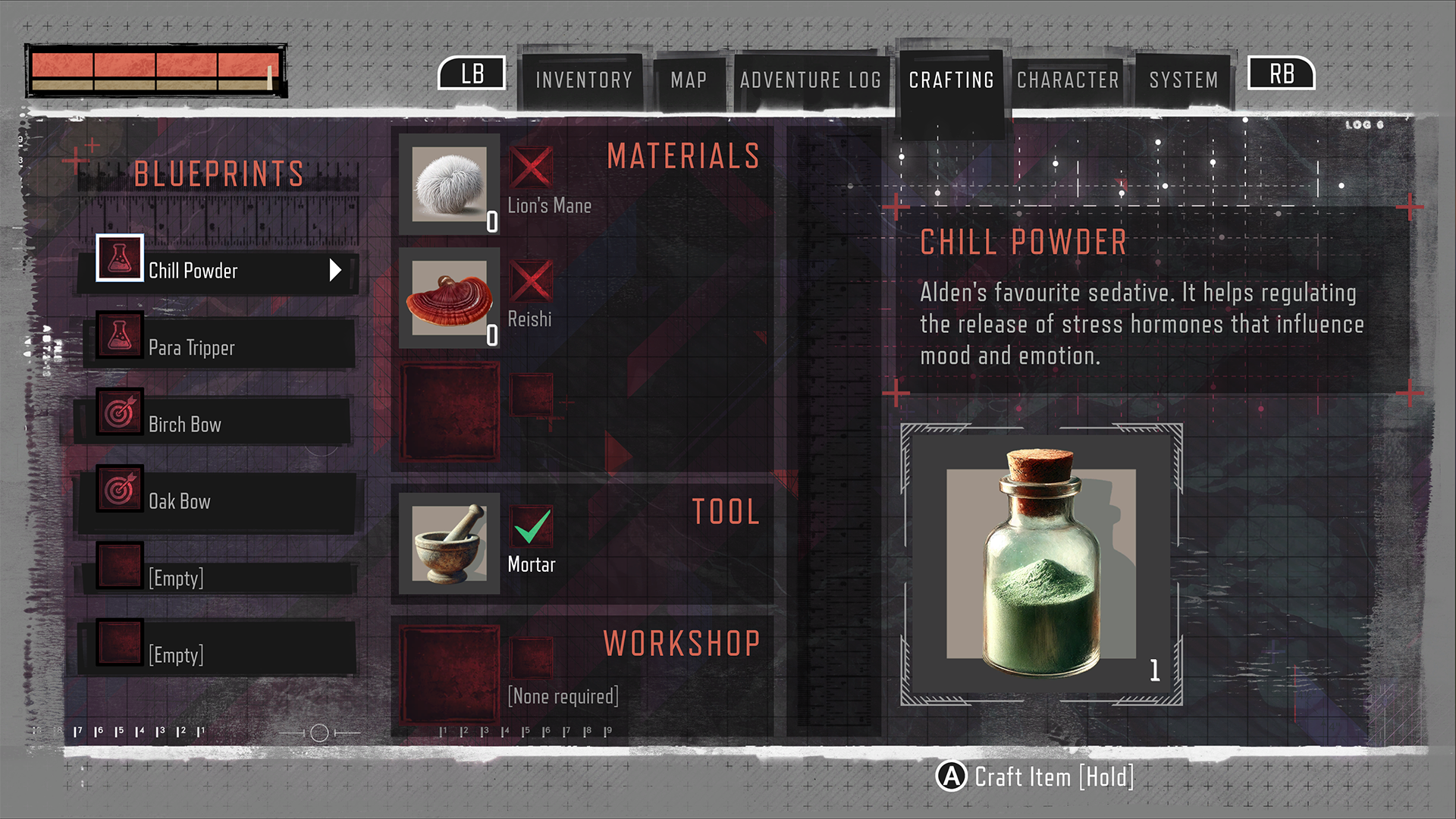Click the Oak Bow target icon

119,488
